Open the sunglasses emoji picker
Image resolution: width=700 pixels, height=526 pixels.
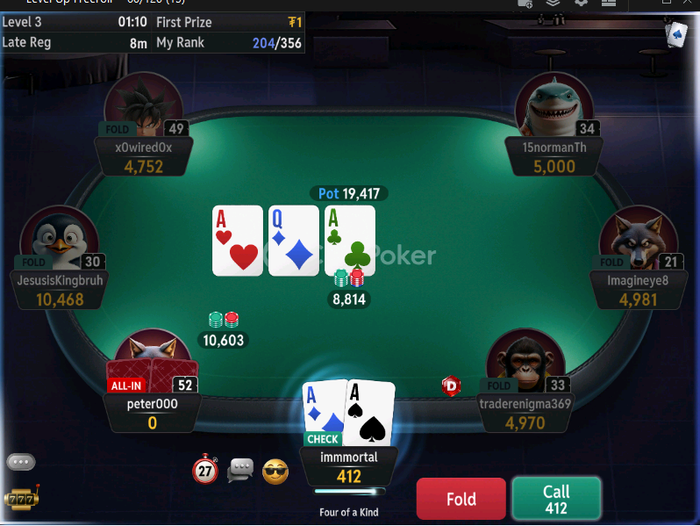click(x=275, y=470)
